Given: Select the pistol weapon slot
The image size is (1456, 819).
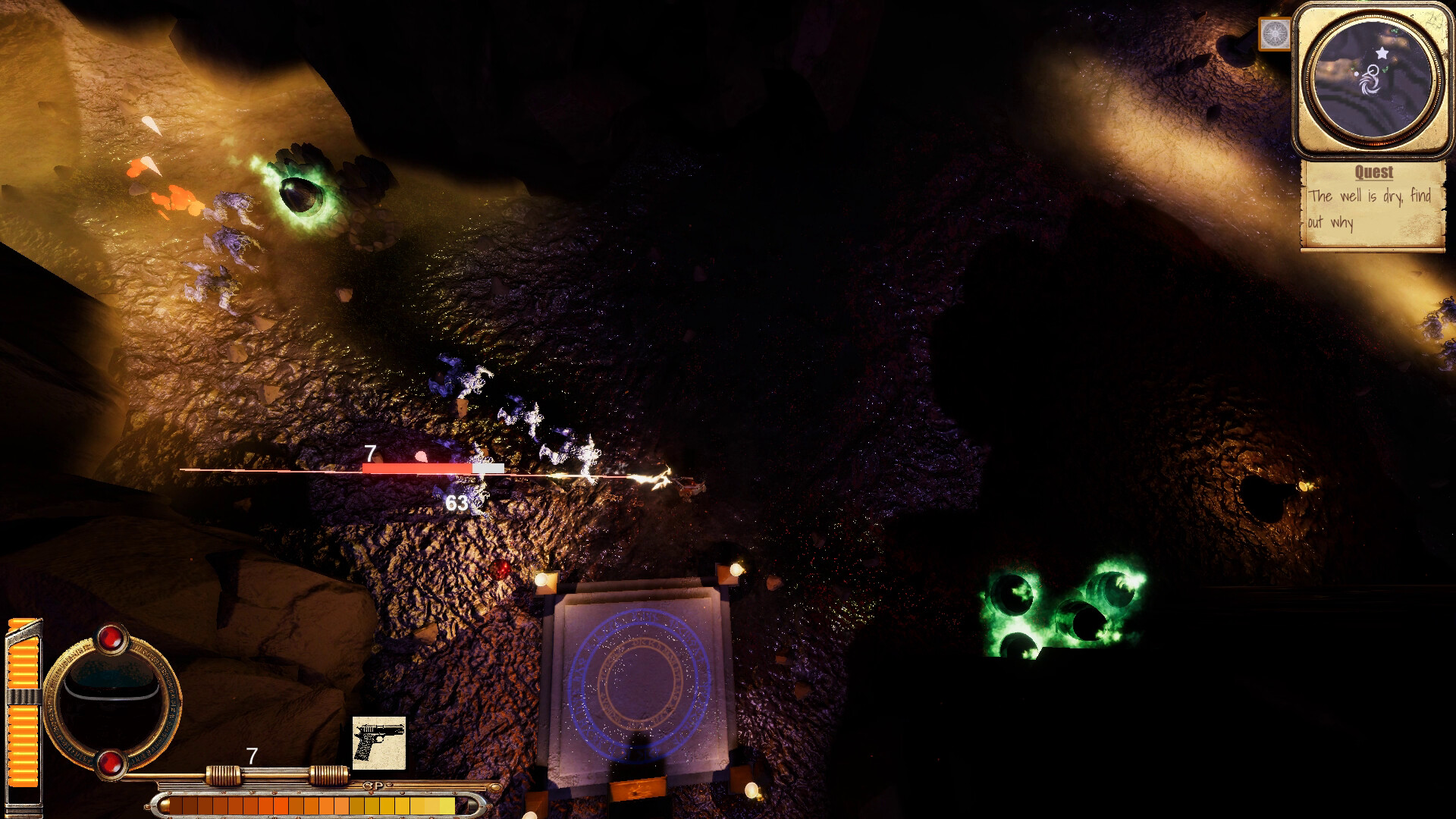Looking at the screenshot, I should pos(379,742).
